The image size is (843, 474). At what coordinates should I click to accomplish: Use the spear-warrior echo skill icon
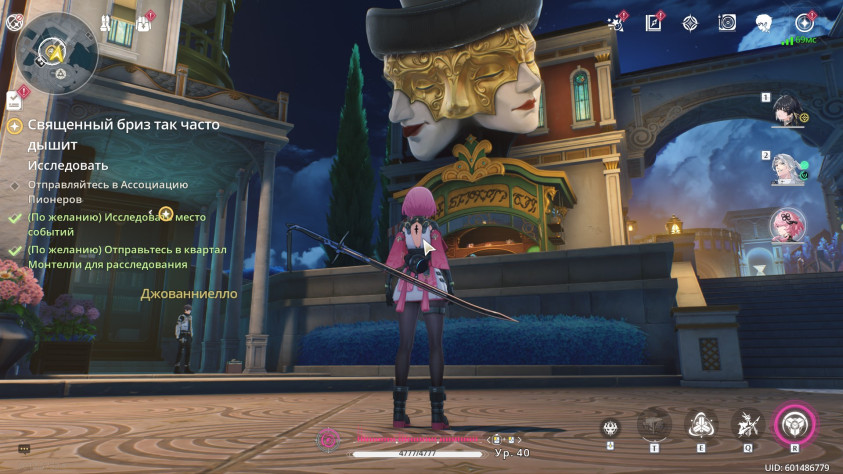(x=747, y=424)
